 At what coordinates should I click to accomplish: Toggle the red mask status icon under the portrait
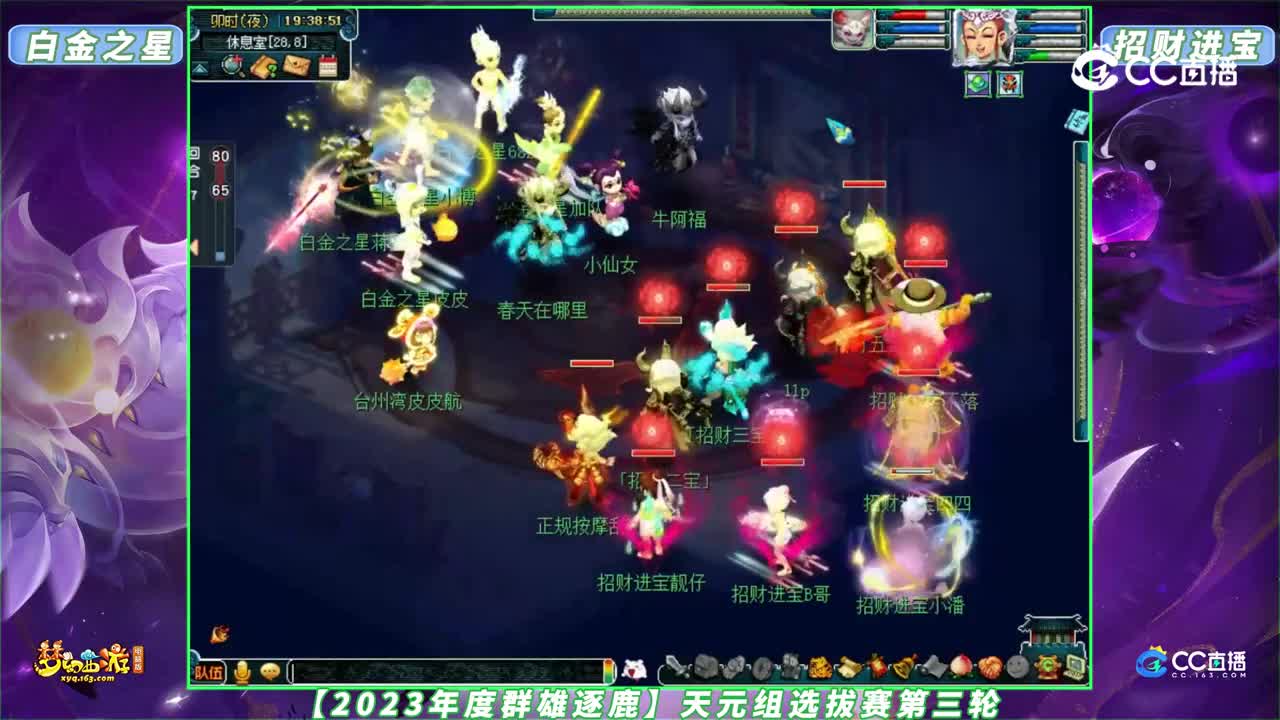pyautogui.click(x=1009, y=85)
